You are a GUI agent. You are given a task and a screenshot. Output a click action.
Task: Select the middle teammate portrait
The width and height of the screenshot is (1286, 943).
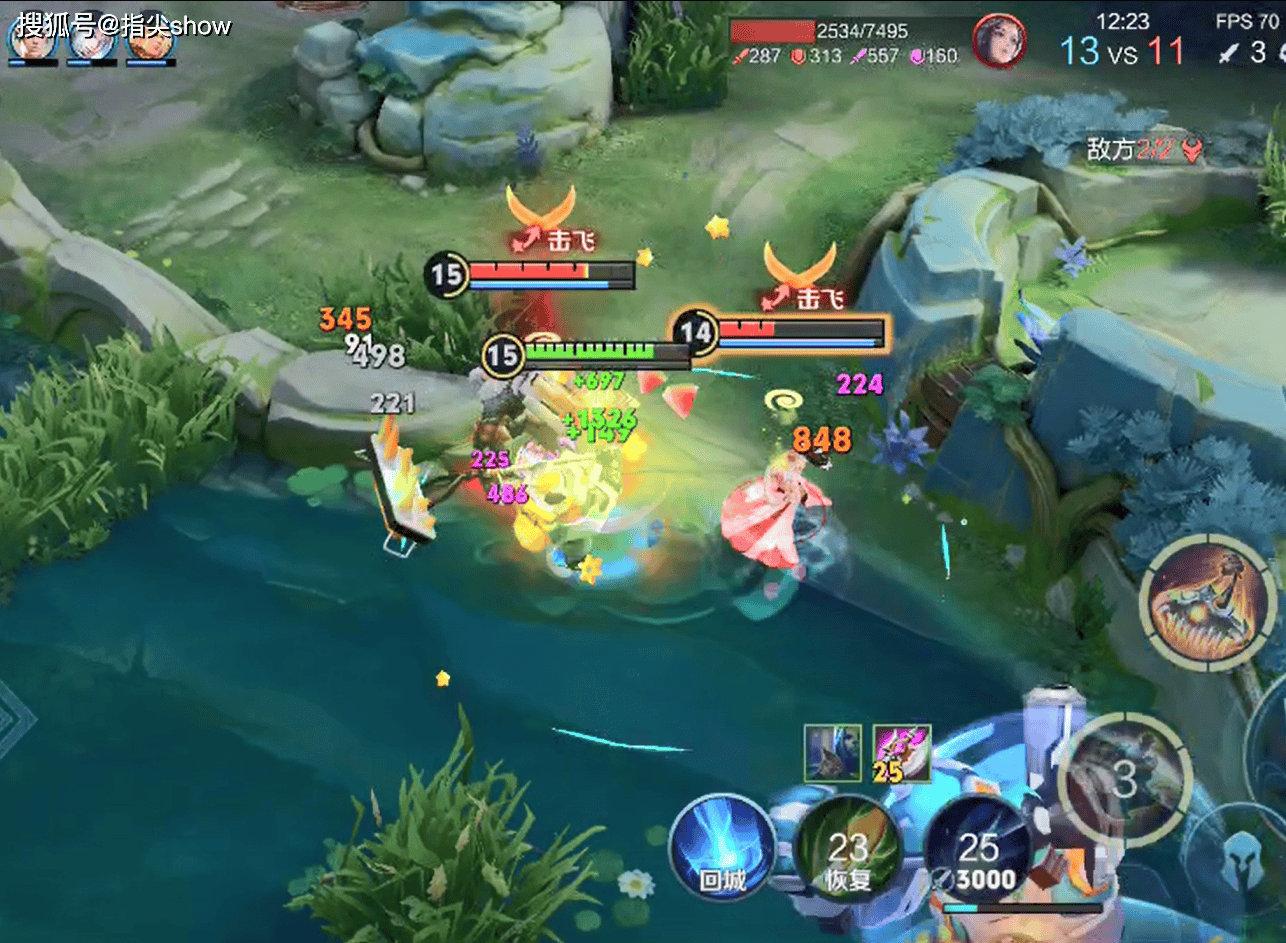coord(91,38)
